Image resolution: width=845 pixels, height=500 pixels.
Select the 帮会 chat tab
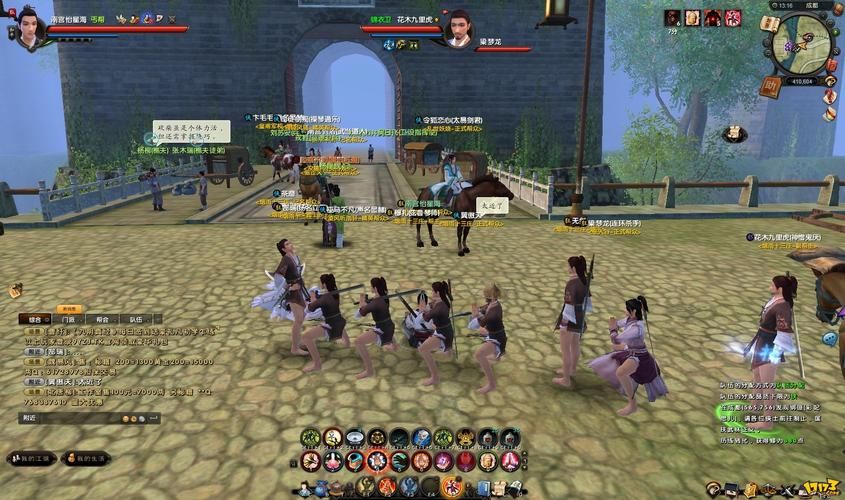coord(103,320)
